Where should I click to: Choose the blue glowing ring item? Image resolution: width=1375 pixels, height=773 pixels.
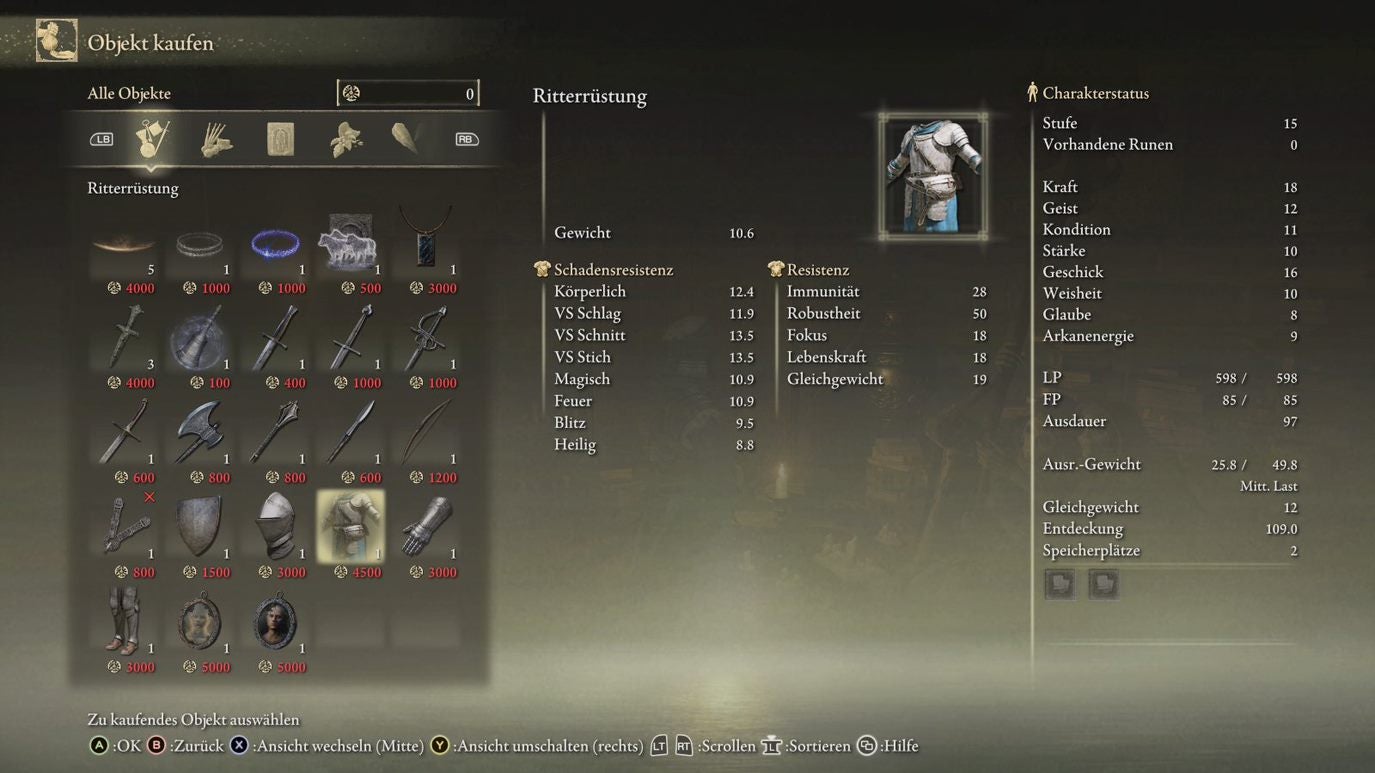click(275, 243)
